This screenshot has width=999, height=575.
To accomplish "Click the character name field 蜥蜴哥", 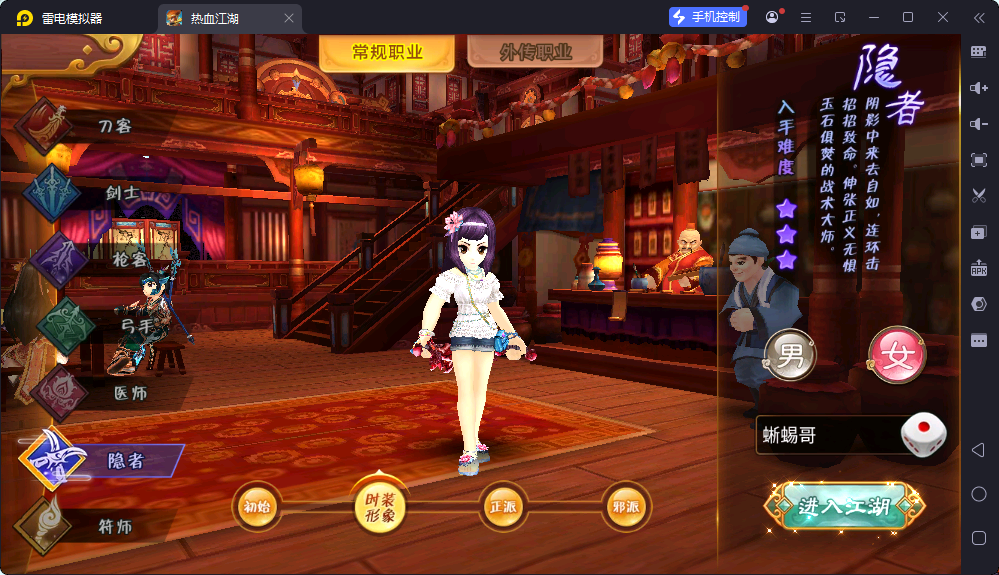I will click(x=825, y=436).
